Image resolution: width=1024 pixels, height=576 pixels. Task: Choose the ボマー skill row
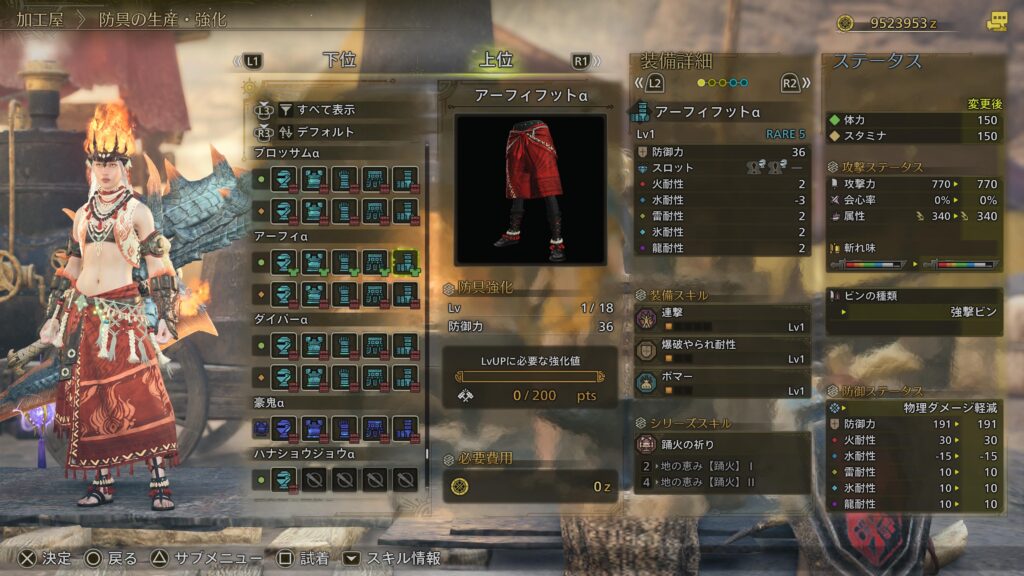(x=722, y=382)
